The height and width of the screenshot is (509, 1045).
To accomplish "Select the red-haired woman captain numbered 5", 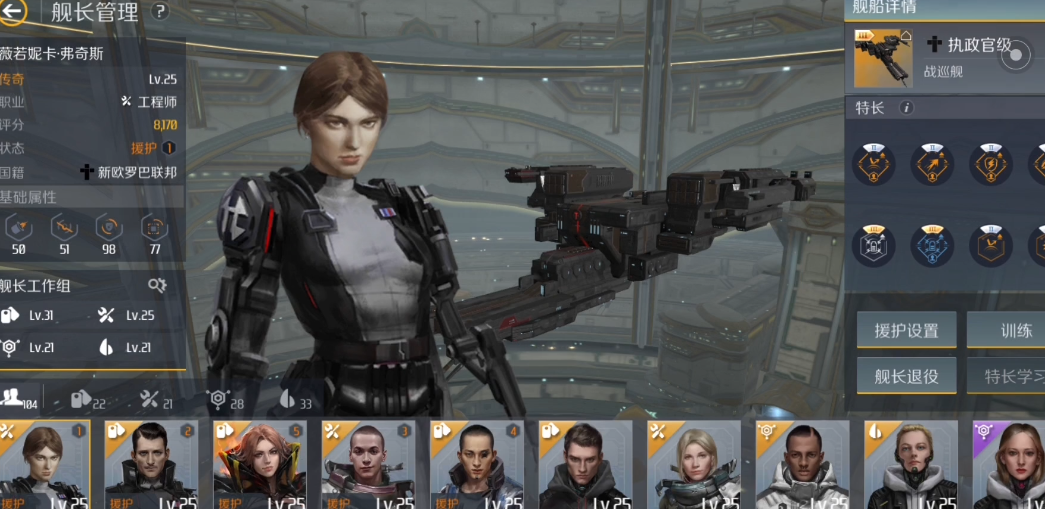I will [x=260, y=464].
